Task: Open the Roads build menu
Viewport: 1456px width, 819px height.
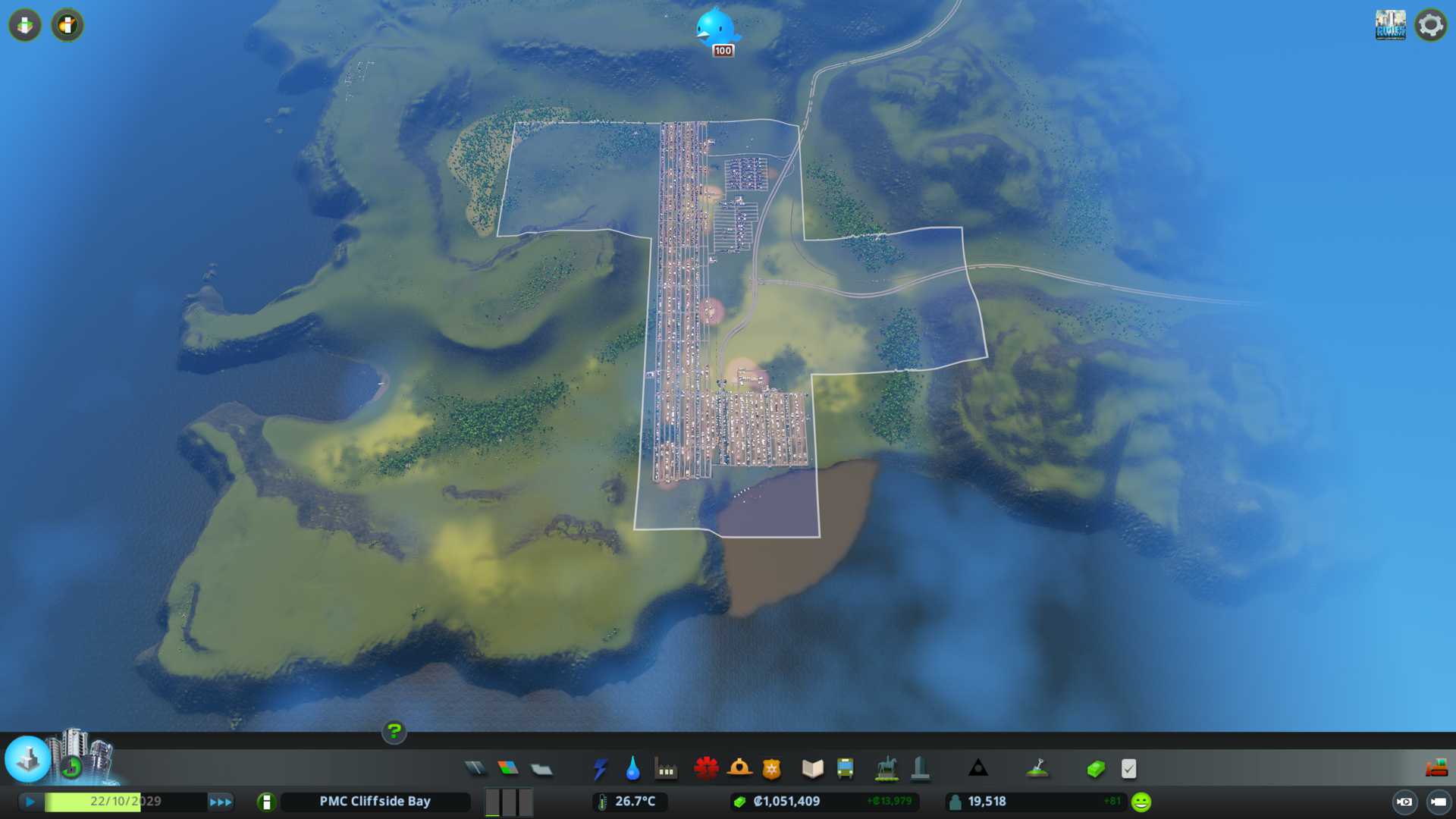Action: click(x=475, y=769)
